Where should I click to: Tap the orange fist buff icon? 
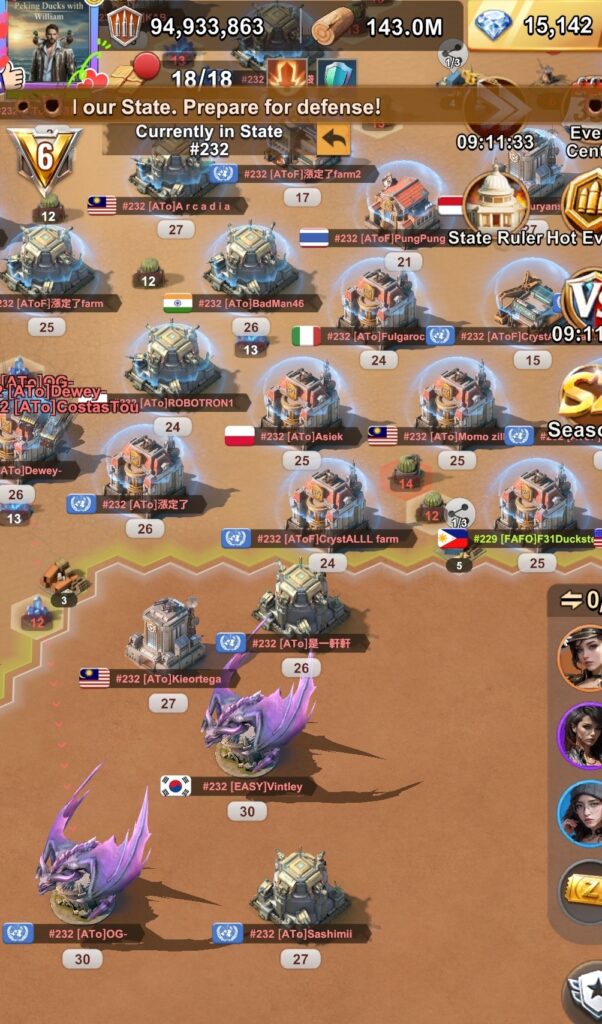point(285,74)
